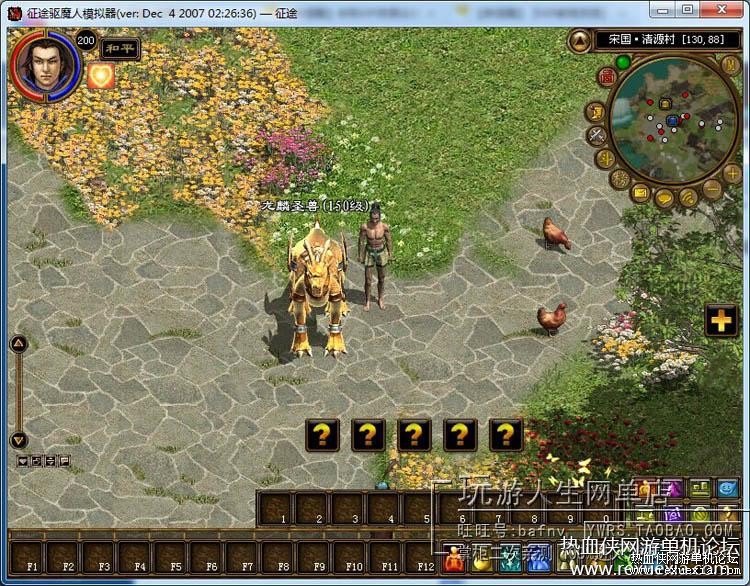Toggle the 和平 peace mode button
Viewport: 750px width, 586px height.
(x=120, y=49)
